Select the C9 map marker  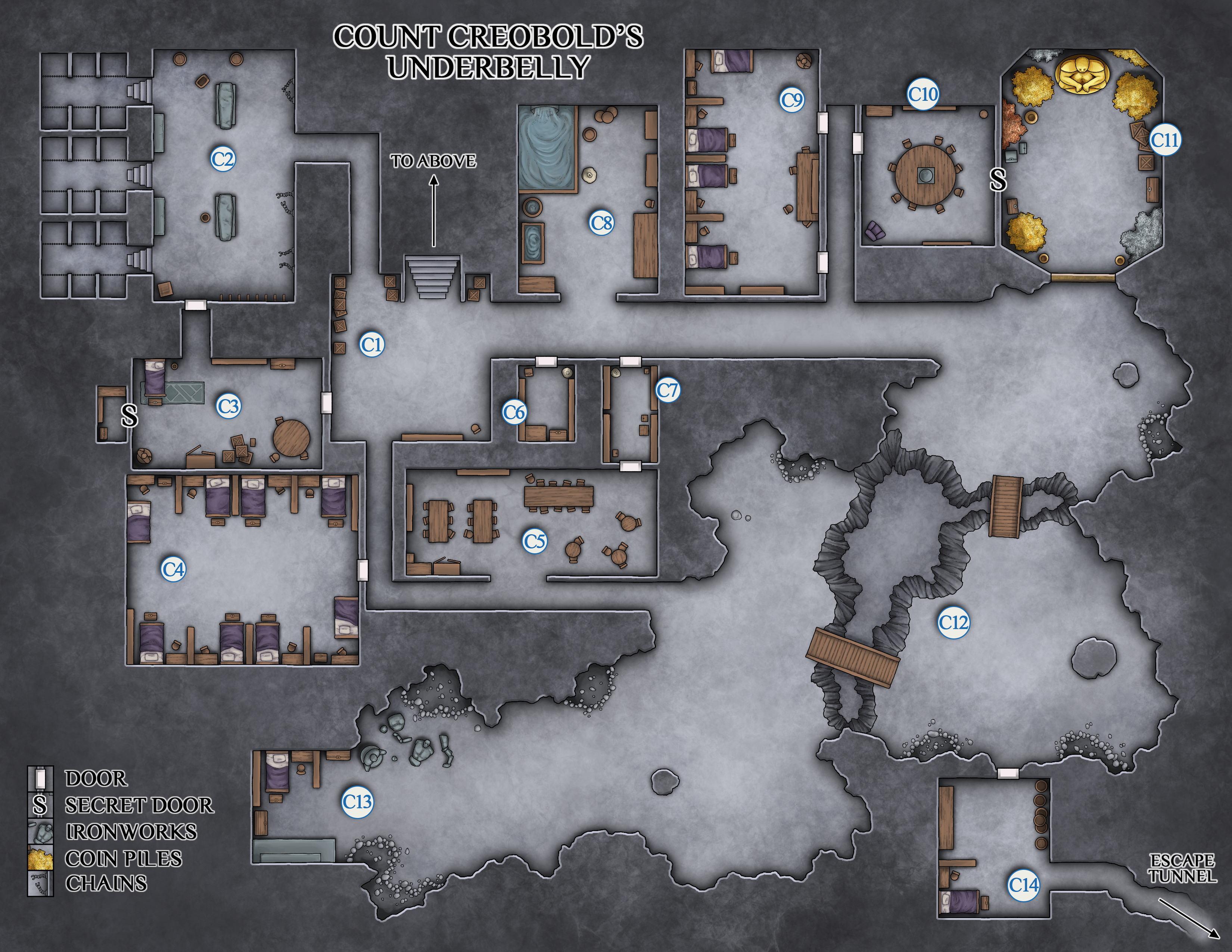(x=792, y=100)
